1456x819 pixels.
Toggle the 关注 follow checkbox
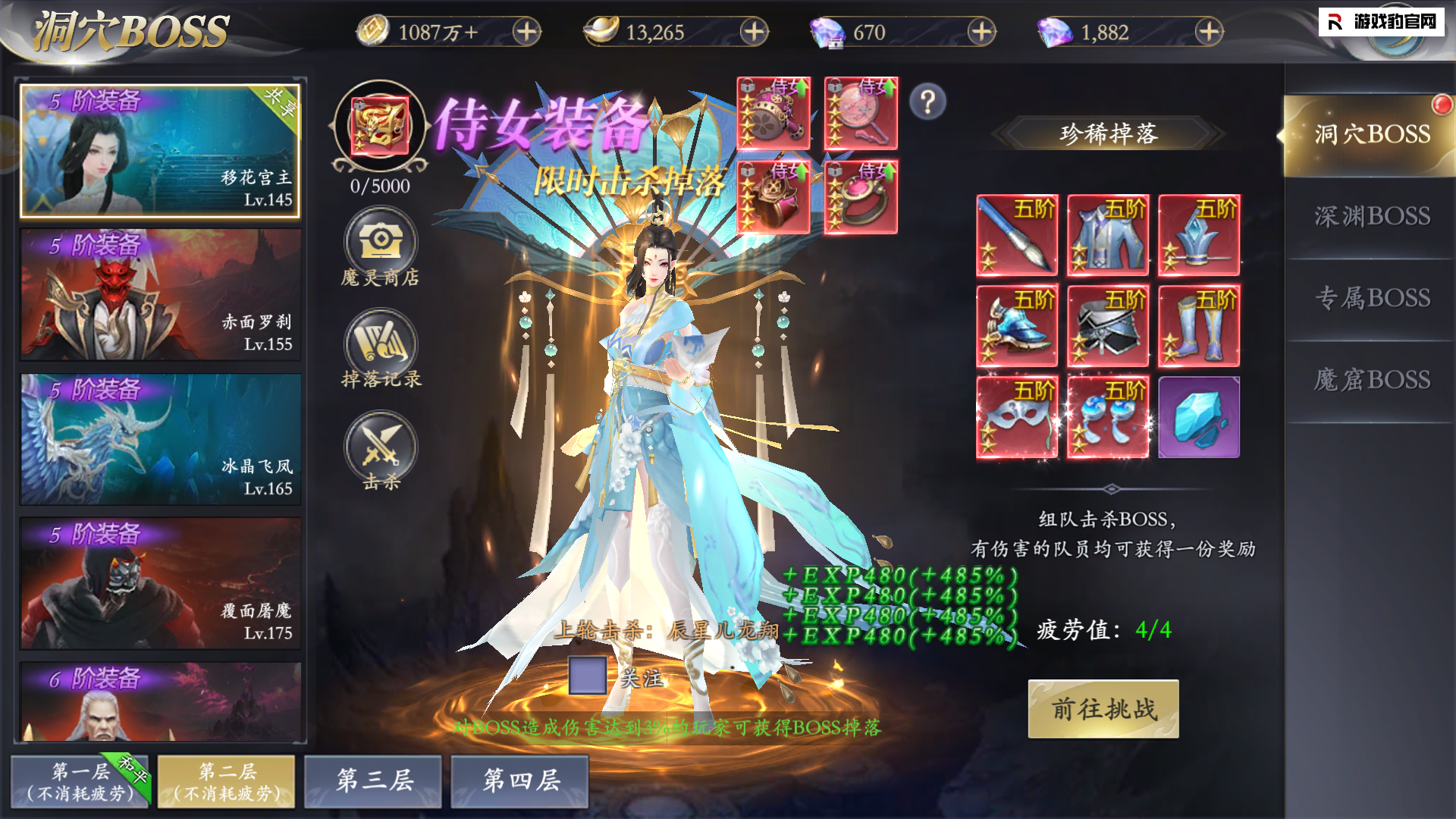[x=588, y=676]
